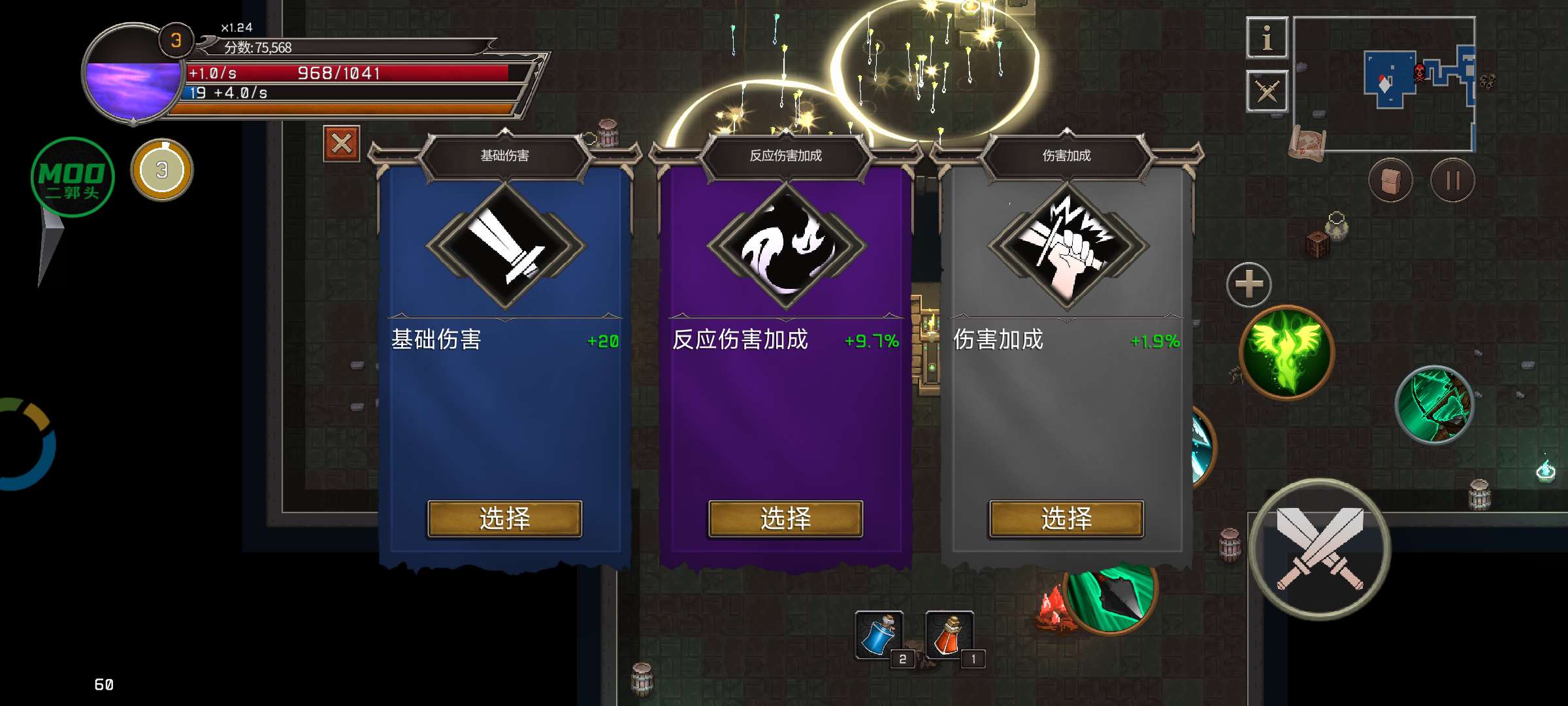This screenshot has width=1568, height=706.
Task: Use the teal bow skill
Action: pyautogui.click(x=1435, y=405)
